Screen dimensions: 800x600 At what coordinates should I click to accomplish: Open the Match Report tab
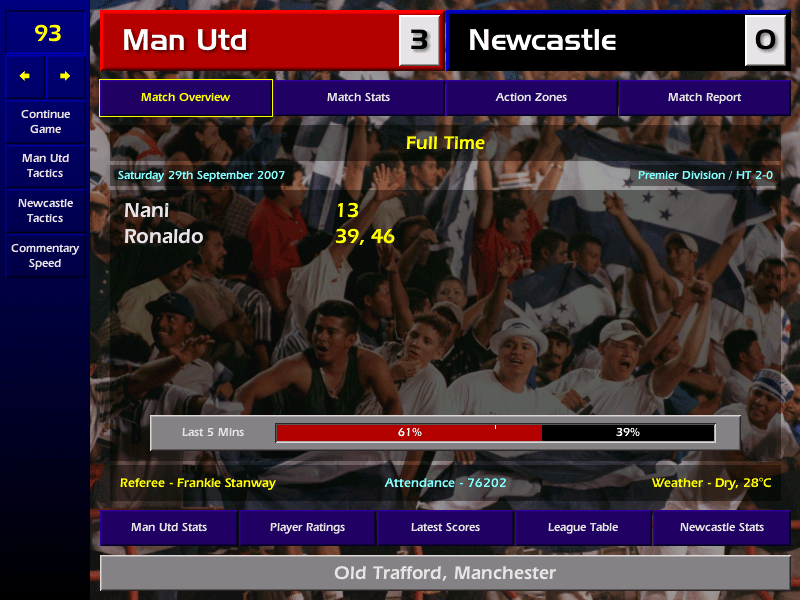pos(704,98)
